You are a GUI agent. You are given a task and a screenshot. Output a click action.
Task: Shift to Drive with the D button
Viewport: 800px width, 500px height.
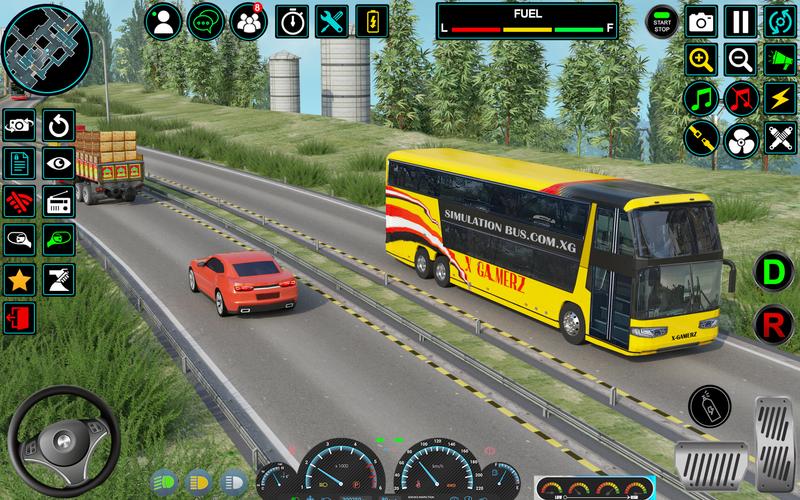(x=772, y=272)
